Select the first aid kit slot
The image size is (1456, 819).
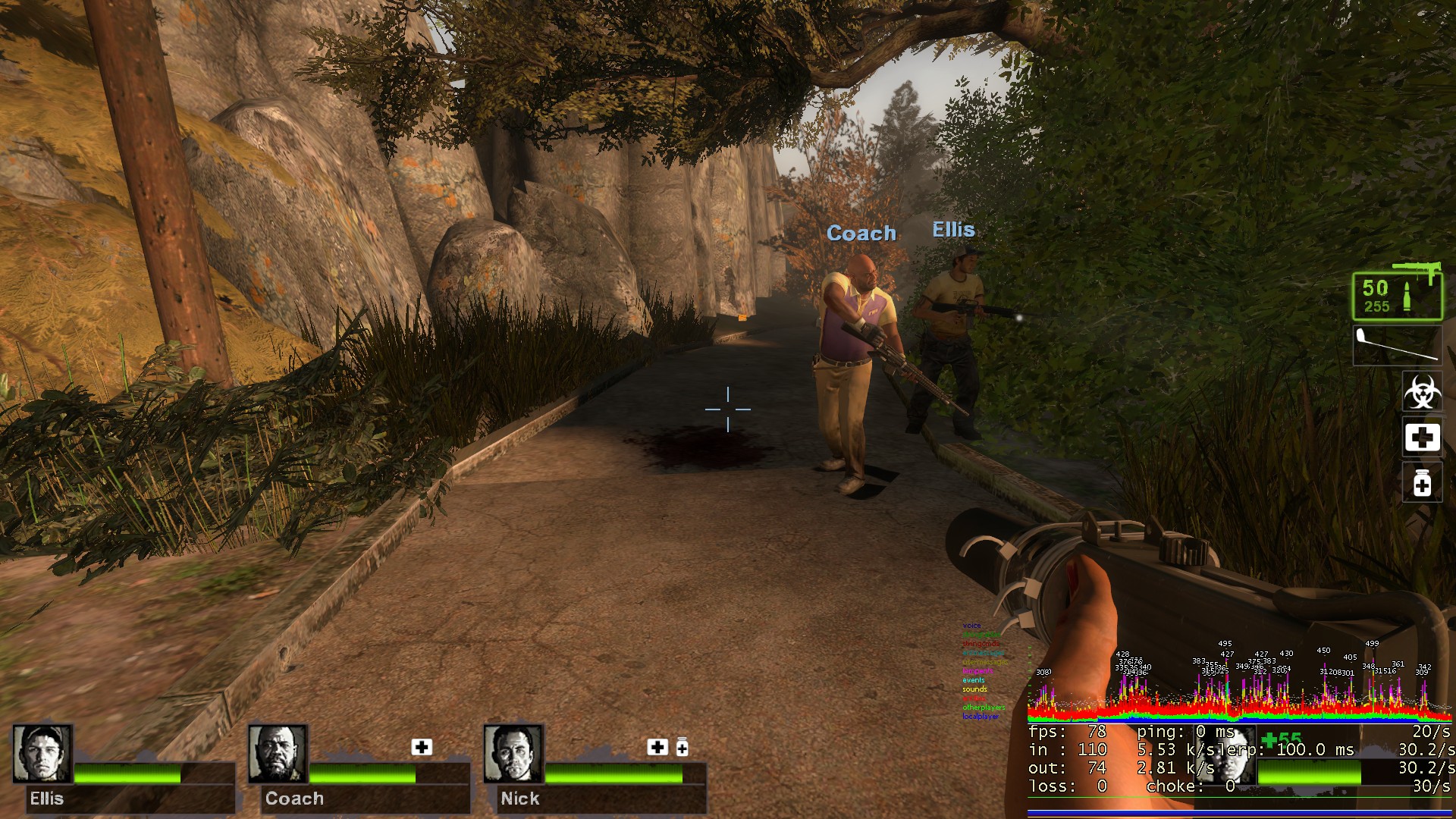[1422, 438]
